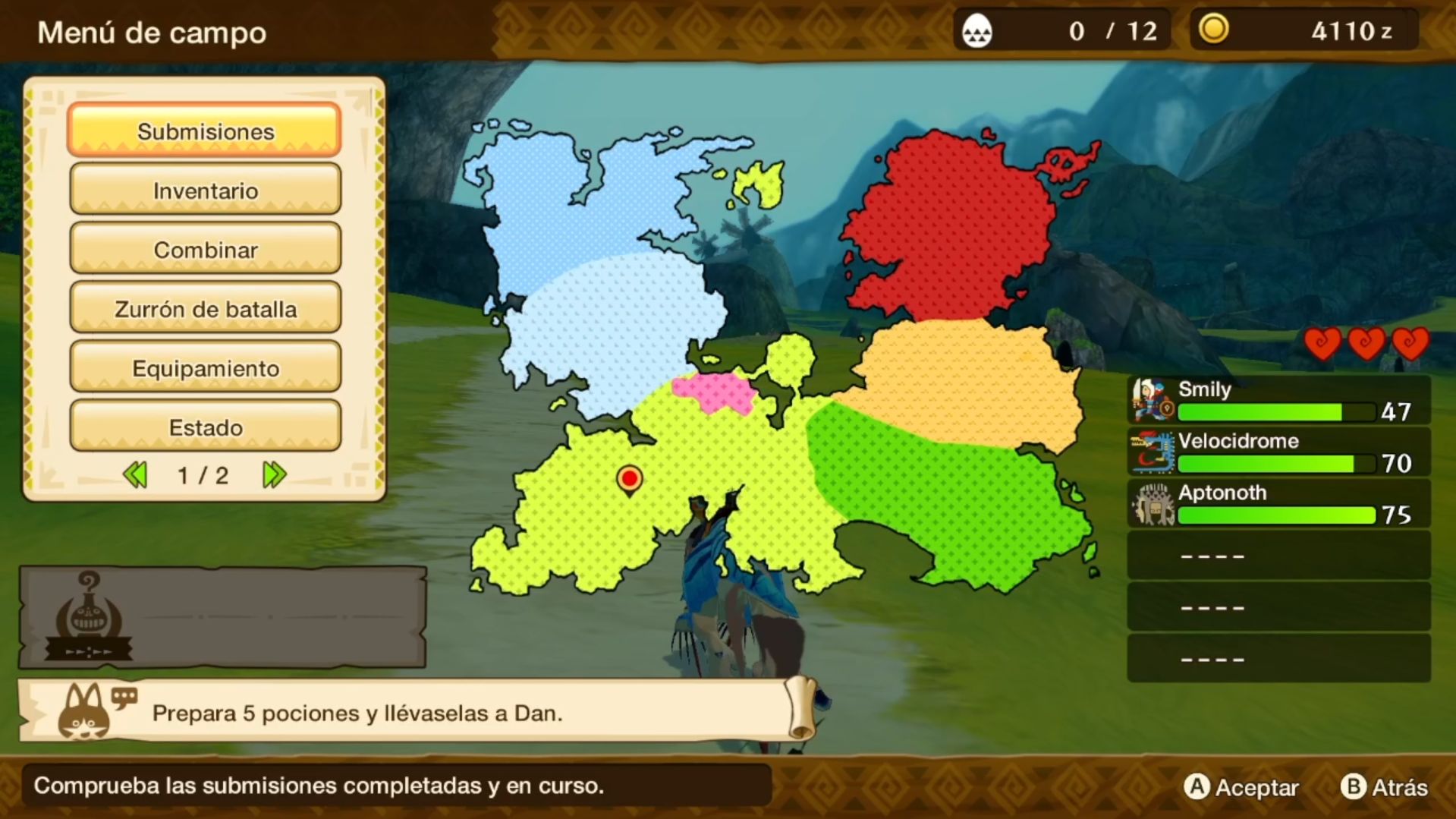Select Smily in the party list
The height and width of the screenshot is (819, 1456).
click(1278, 400)
